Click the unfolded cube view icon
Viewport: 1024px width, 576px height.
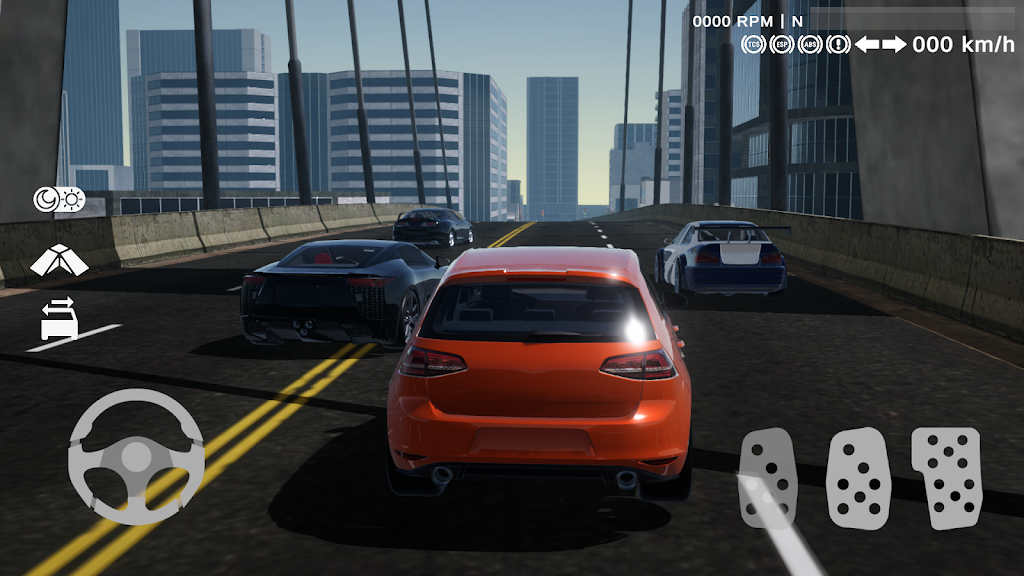click(59, 260)
